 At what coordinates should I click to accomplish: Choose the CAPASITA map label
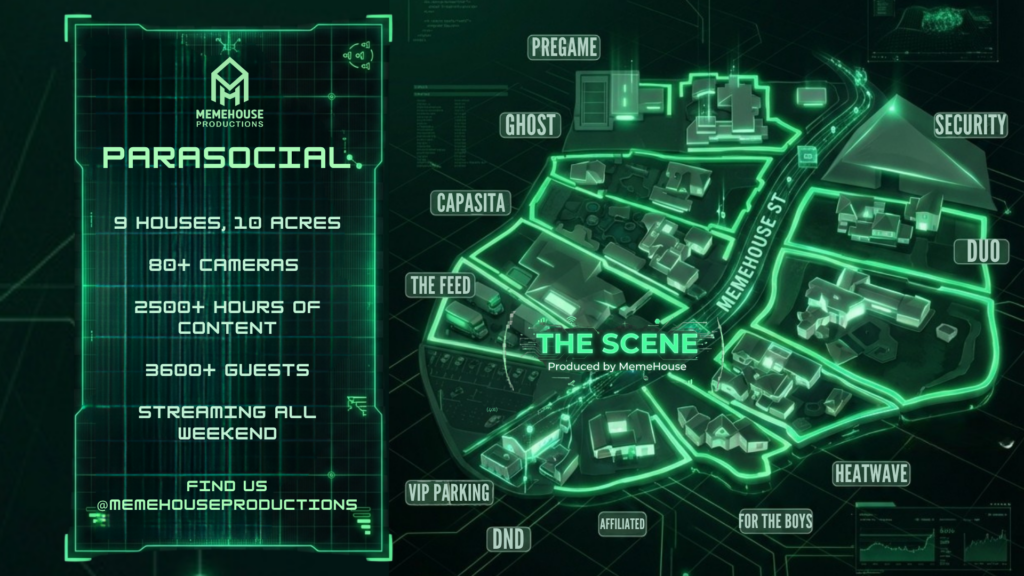(x=472, y=204)
